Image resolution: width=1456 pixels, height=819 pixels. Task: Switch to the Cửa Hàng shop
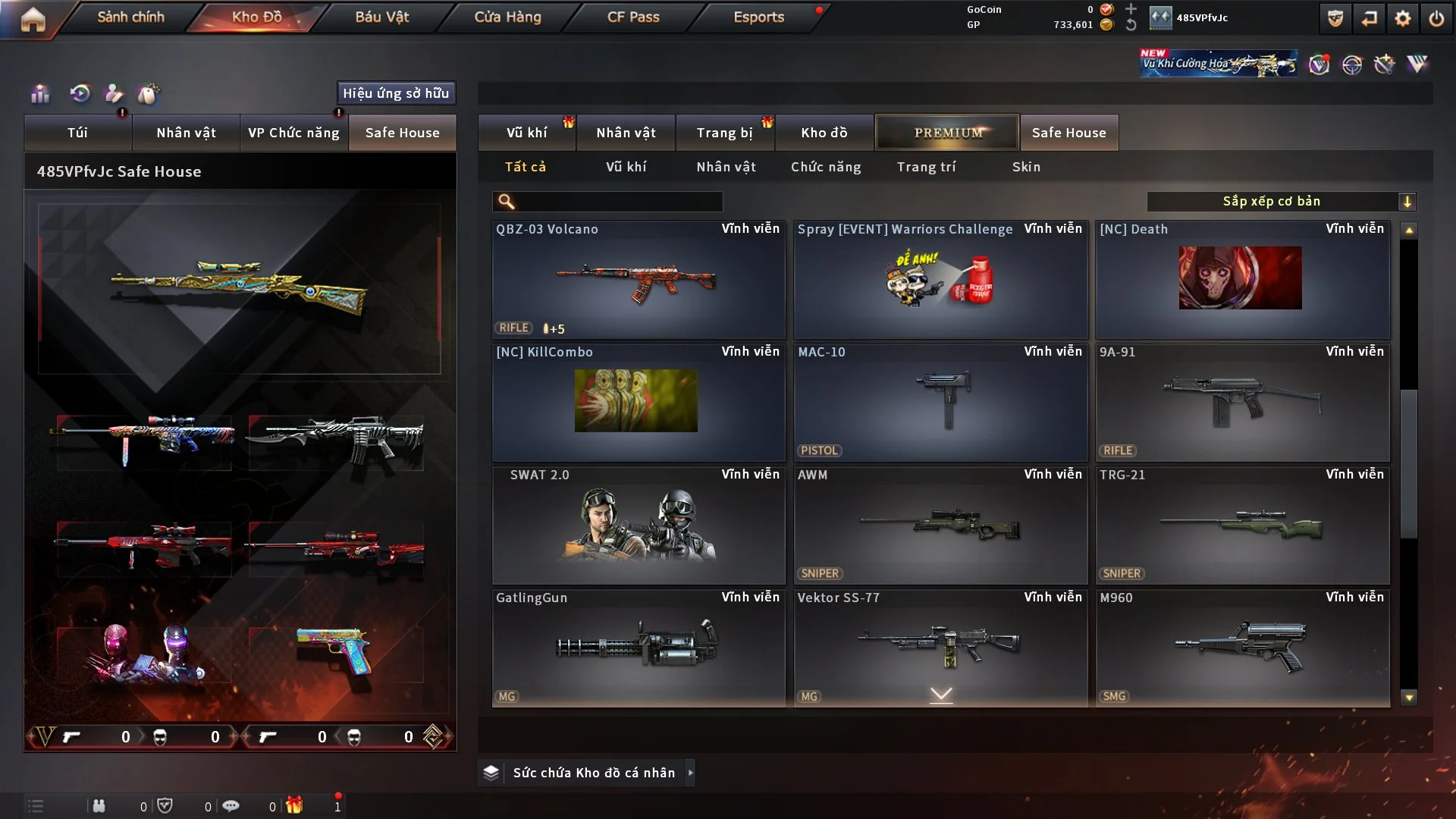click(507, 17)
